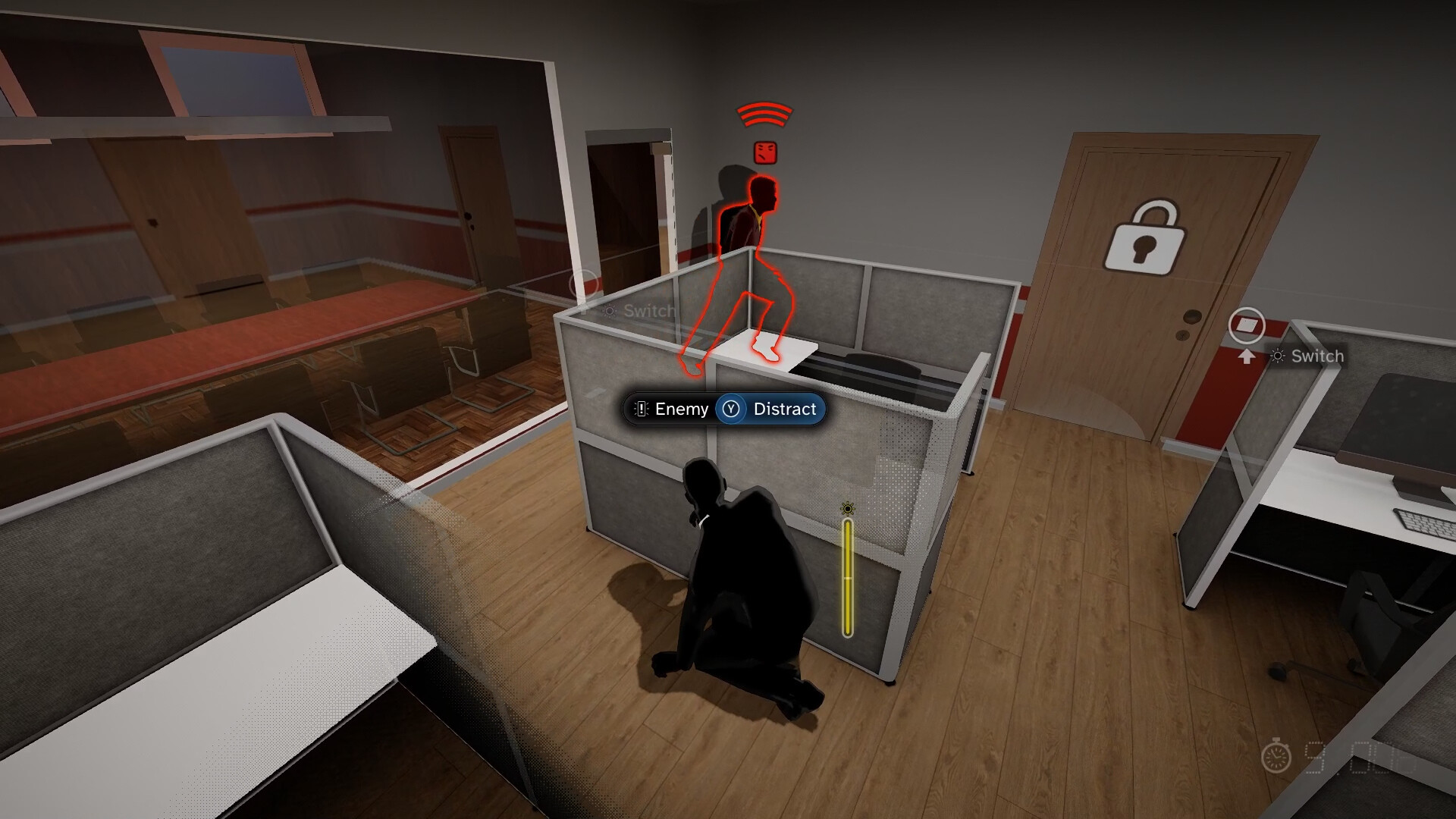Click the sun icon beside the right Switch label
1456x819 pixels.
coord(1279,355)
